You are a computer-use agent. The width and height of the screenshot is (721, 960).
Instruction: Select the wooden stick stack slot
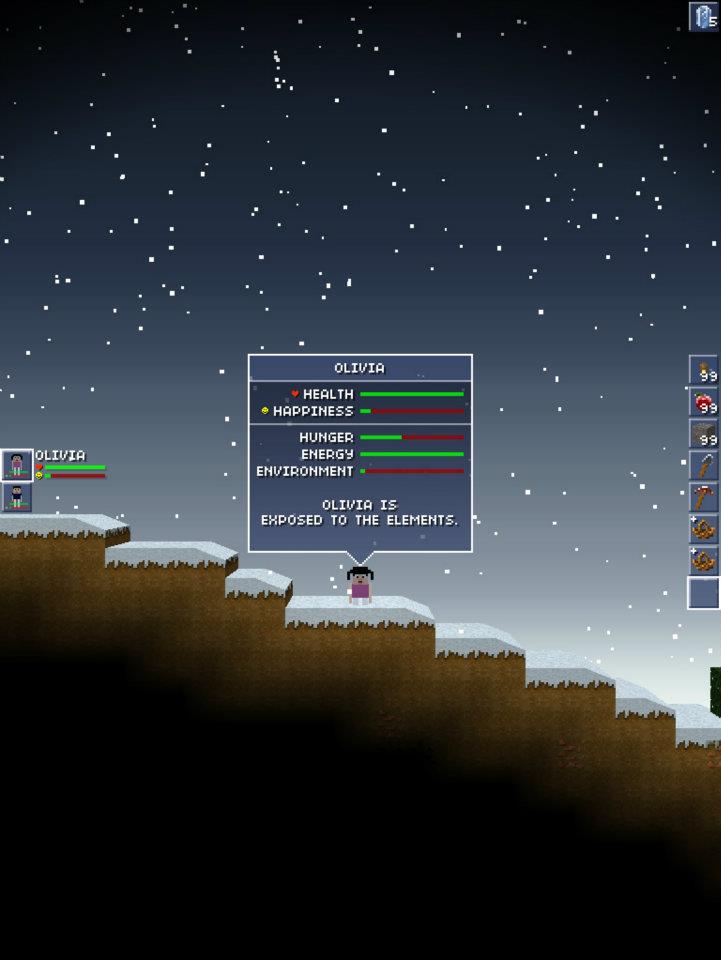[704, 370]
